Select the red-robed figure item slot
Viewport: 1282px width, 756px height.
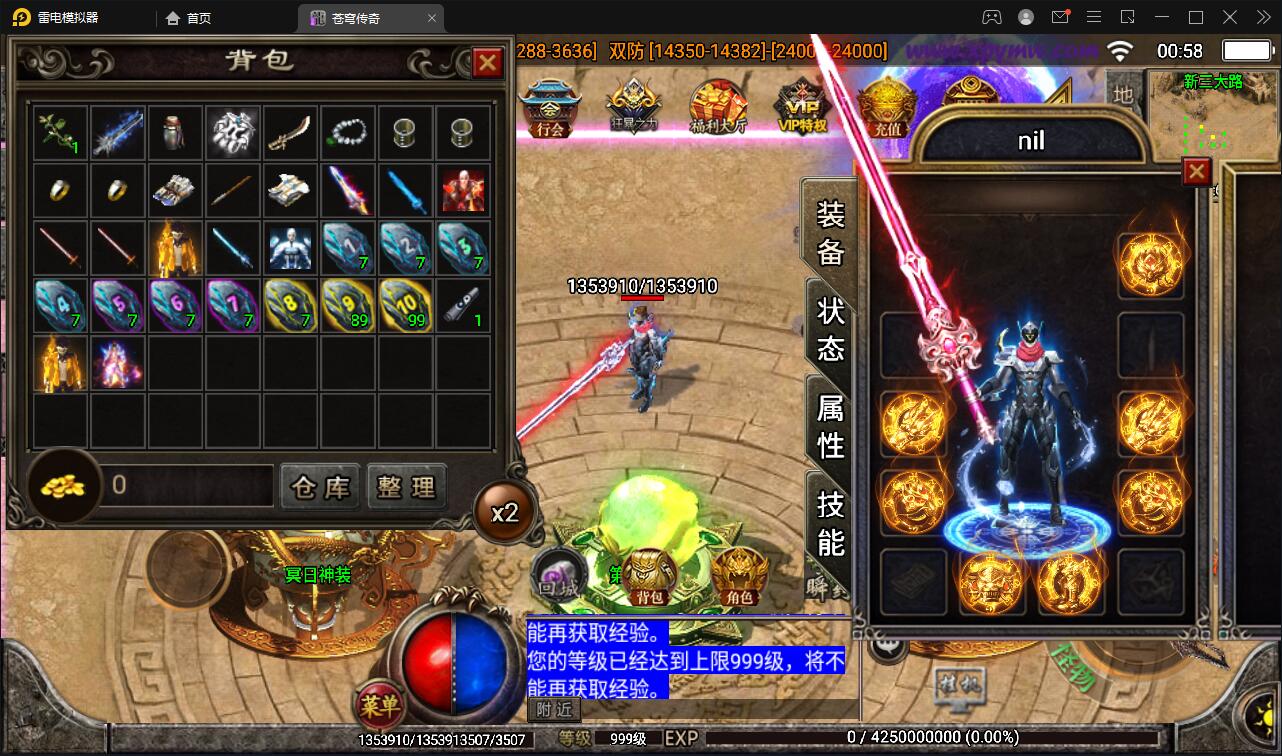click(463, 190)
